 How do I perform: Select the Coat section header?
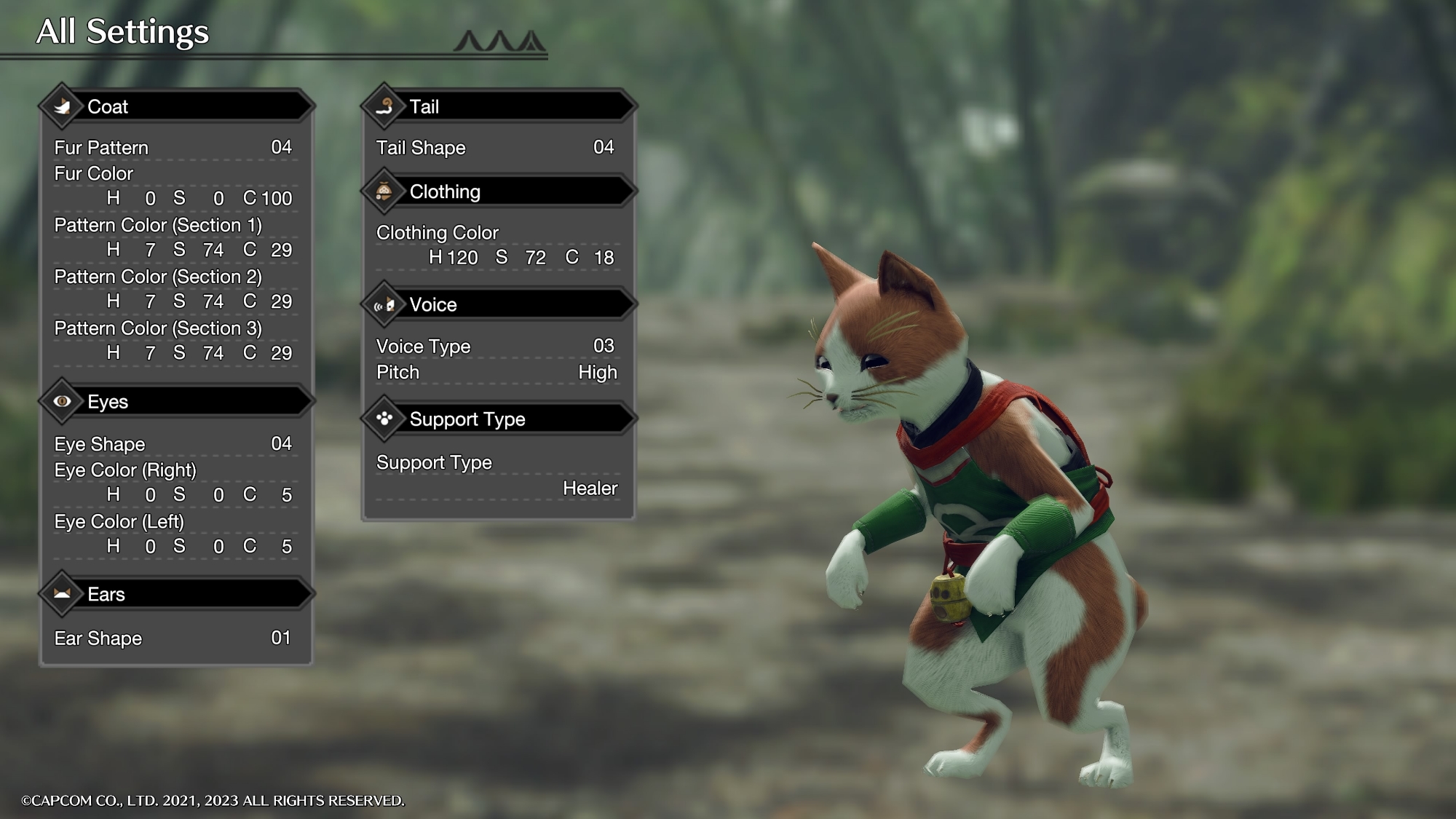[176, 107]
